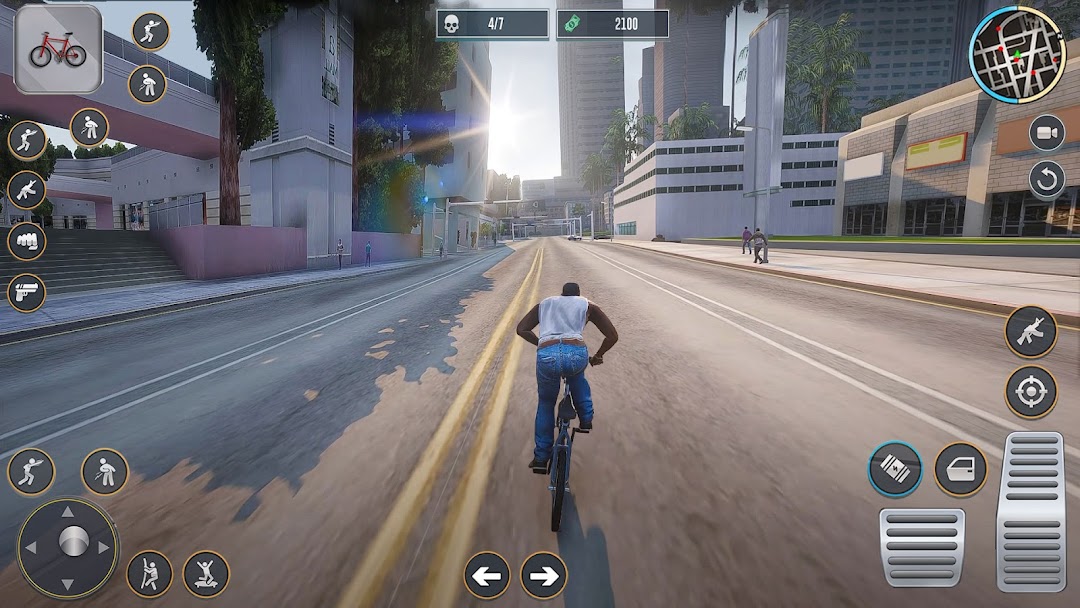Hit the wide brake pedal
Image resolution: width=1080 pixels, height=608 pixels.
[922, 547]
